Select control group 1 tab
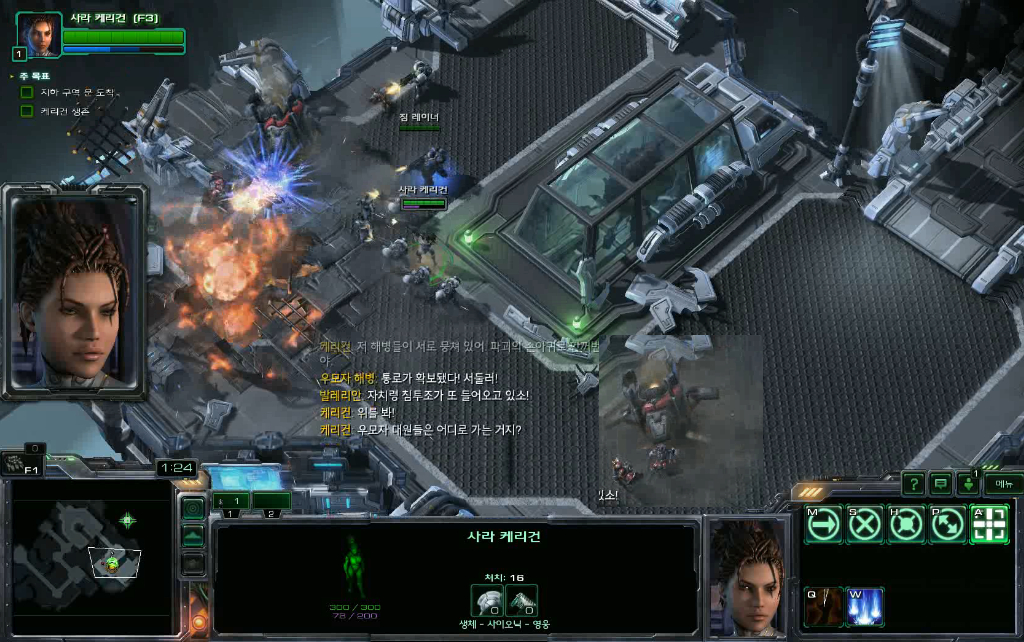This screenshot has width=1024, height=642. tap(230, 502)
